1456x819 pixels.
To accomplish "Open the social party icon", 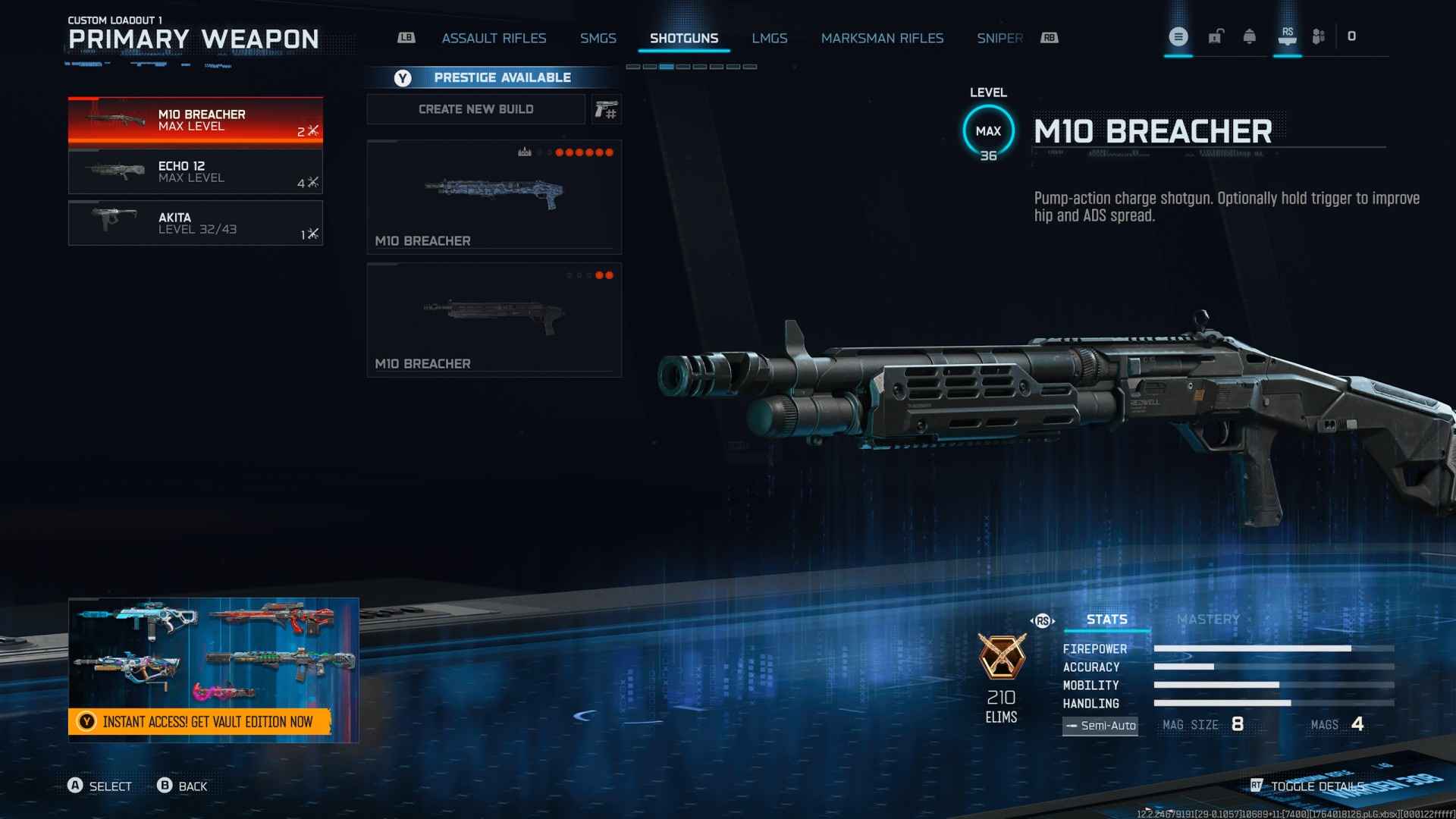I will pos(1319,36).
